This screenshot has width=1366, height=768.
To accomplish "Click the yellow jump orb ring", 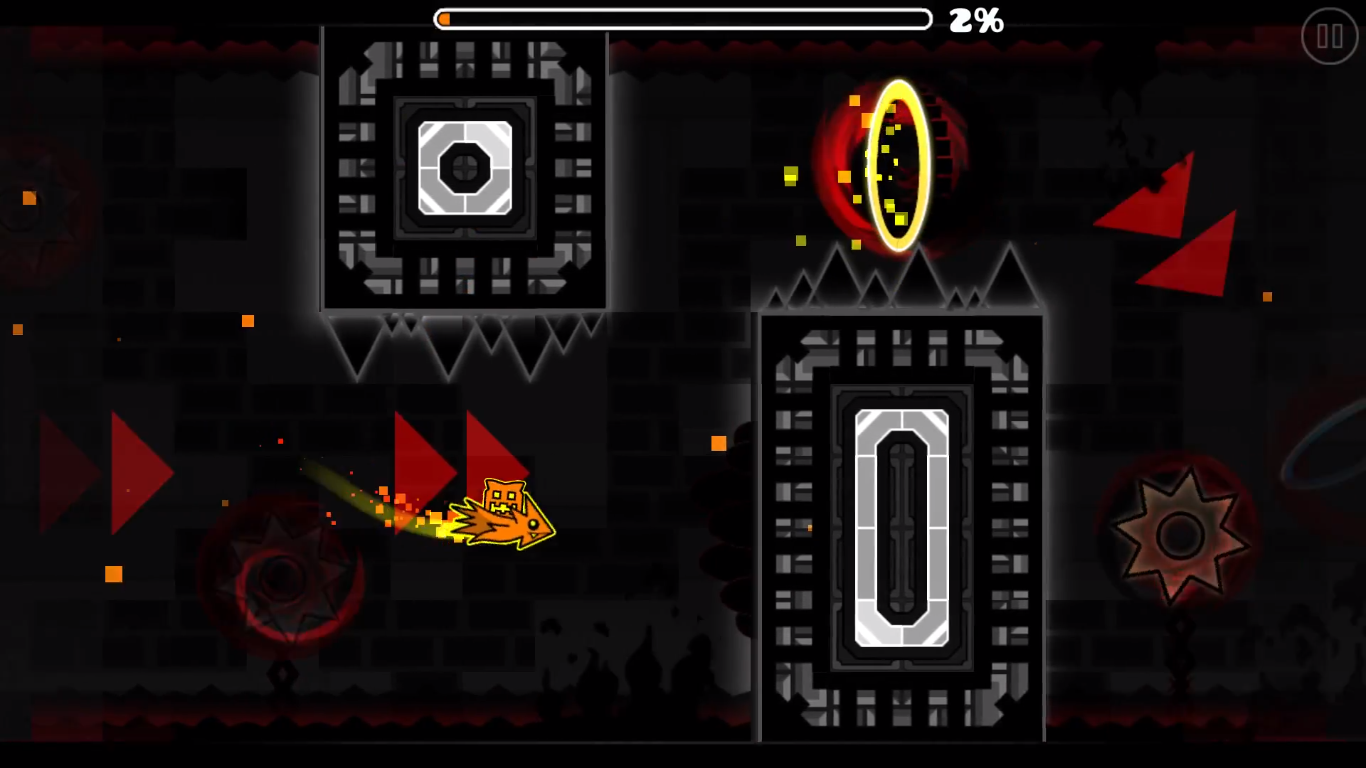I will [x=898, y=167].
